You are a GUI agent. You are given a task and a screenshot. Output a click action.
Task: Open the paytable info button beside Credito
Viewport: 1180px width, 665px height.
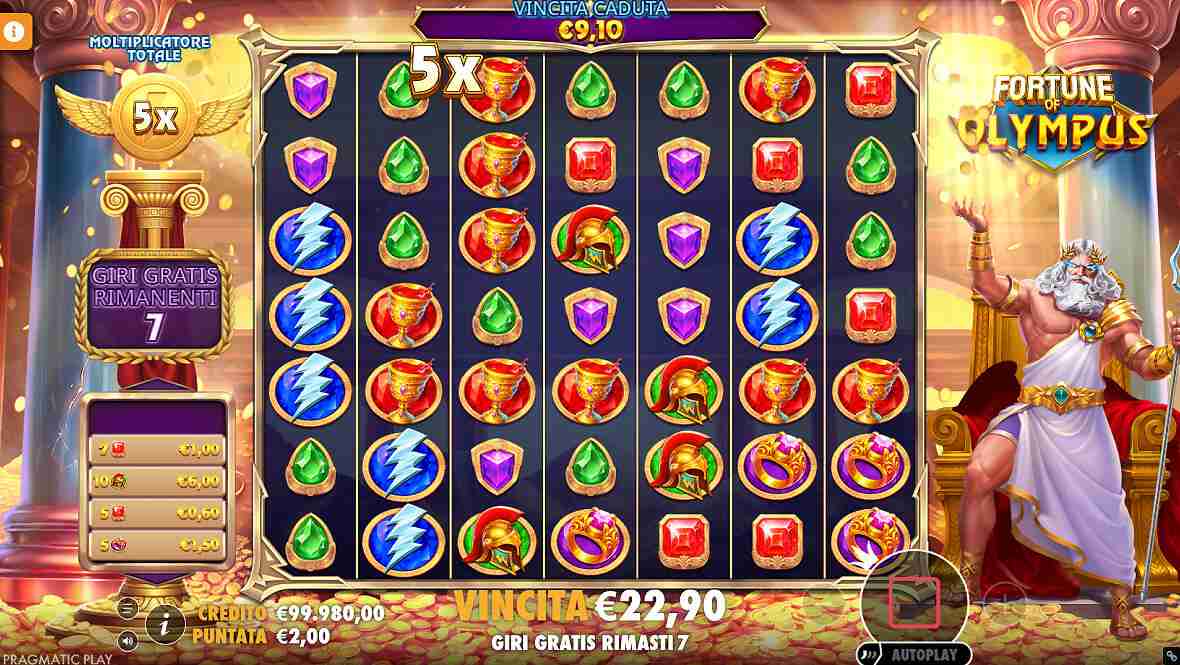165,624
